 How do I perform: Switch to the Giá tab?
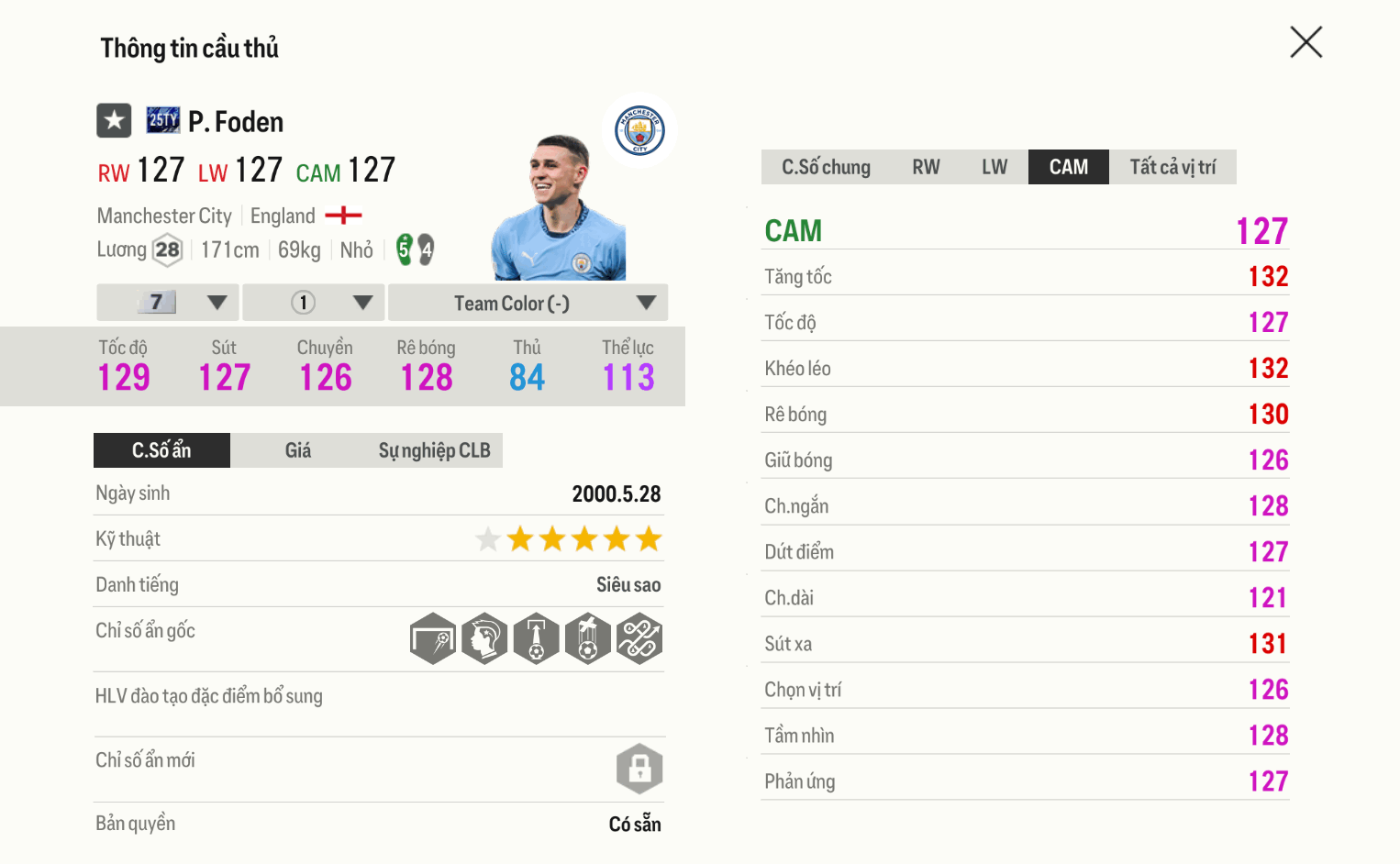(298, 450)
